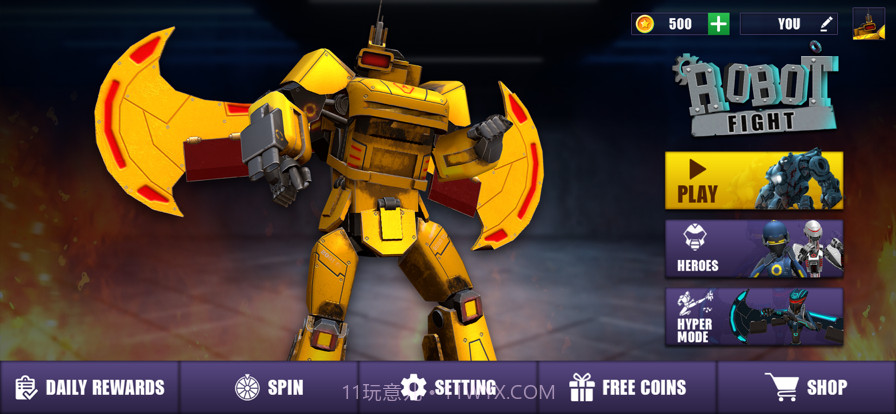Add more coins with the green plus

click(x=718, y=24)
